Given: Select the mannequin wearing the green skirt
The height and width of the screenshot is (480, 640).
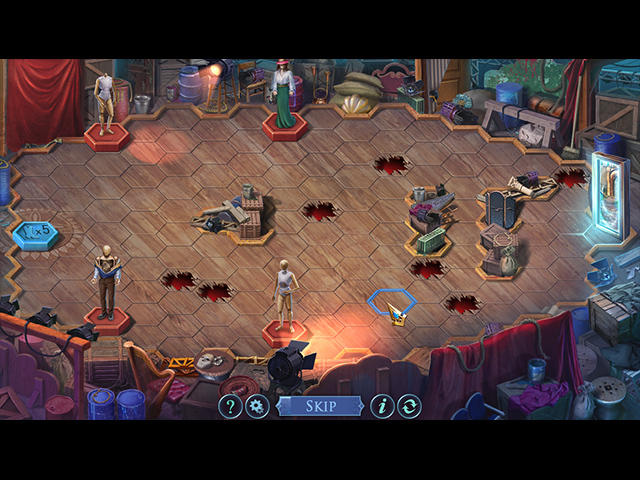Looking at the screenshot, I should click(284, 96).
